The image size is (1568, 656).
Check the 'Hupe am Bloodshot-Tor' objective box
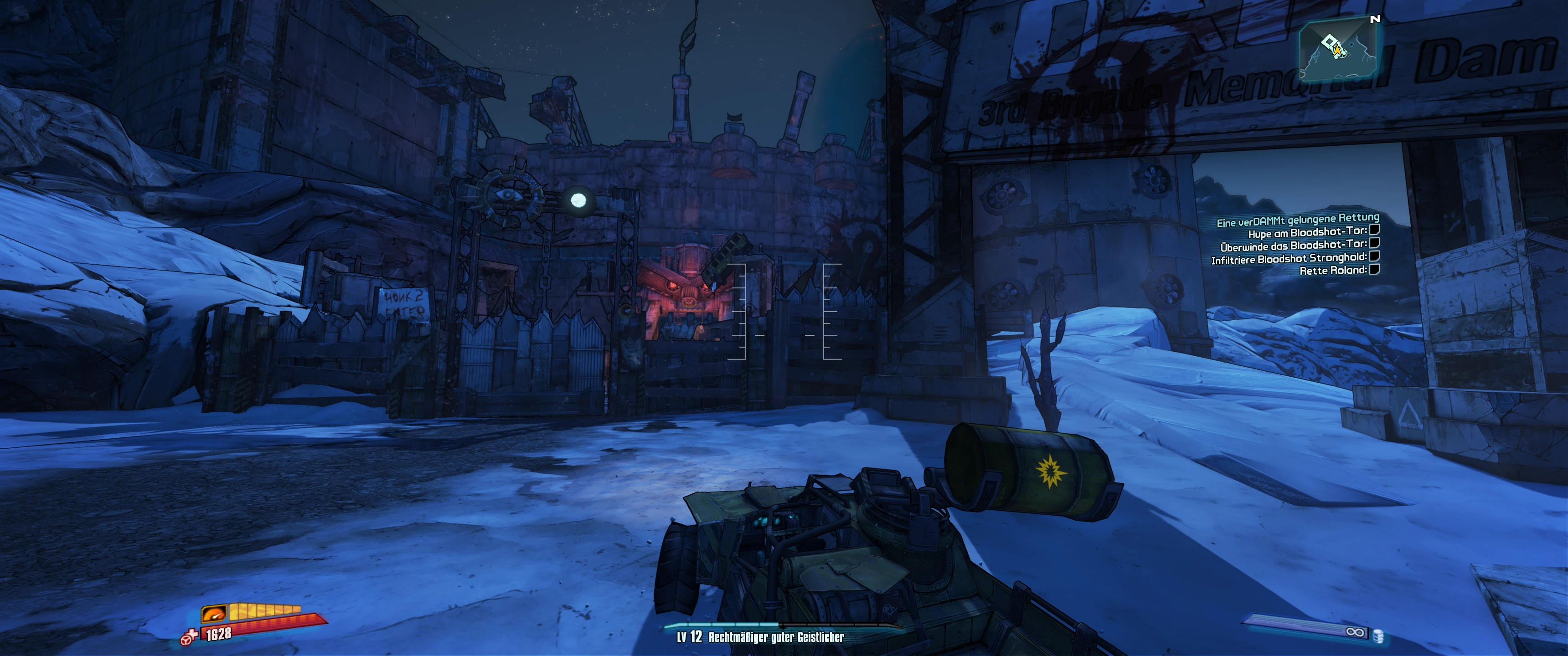coord(1374,230)
